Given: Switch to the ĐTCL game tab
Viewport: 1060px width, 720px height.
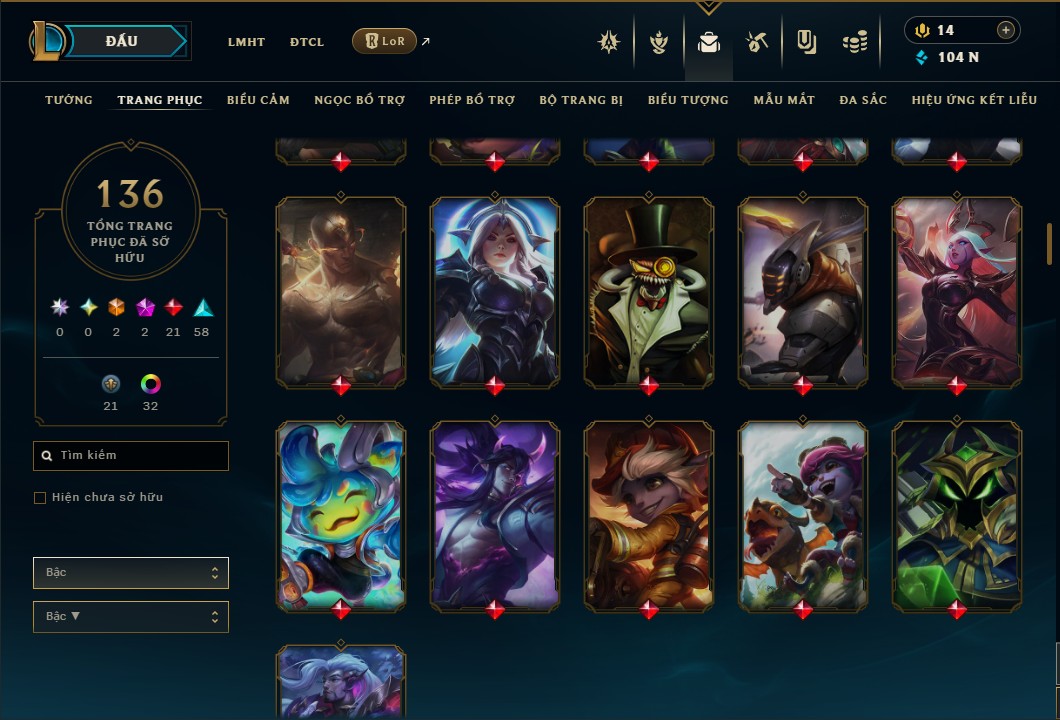Looking at the screenshot, I should [307, 42].
